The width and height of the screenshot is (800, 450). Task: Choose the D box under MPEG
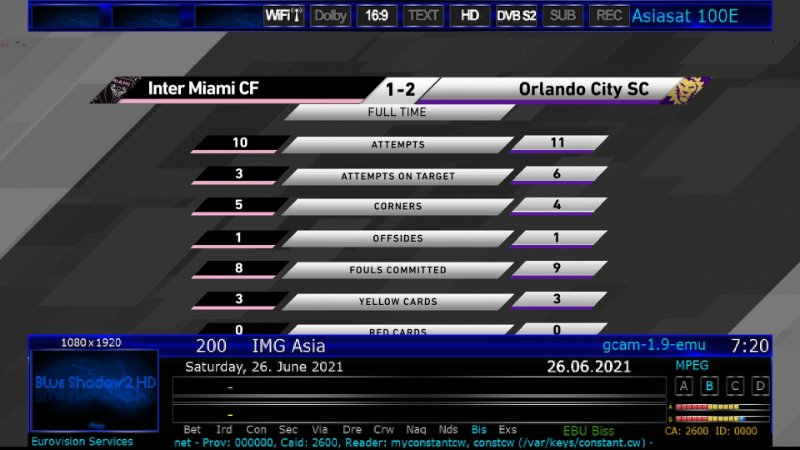tap(760, 386)
